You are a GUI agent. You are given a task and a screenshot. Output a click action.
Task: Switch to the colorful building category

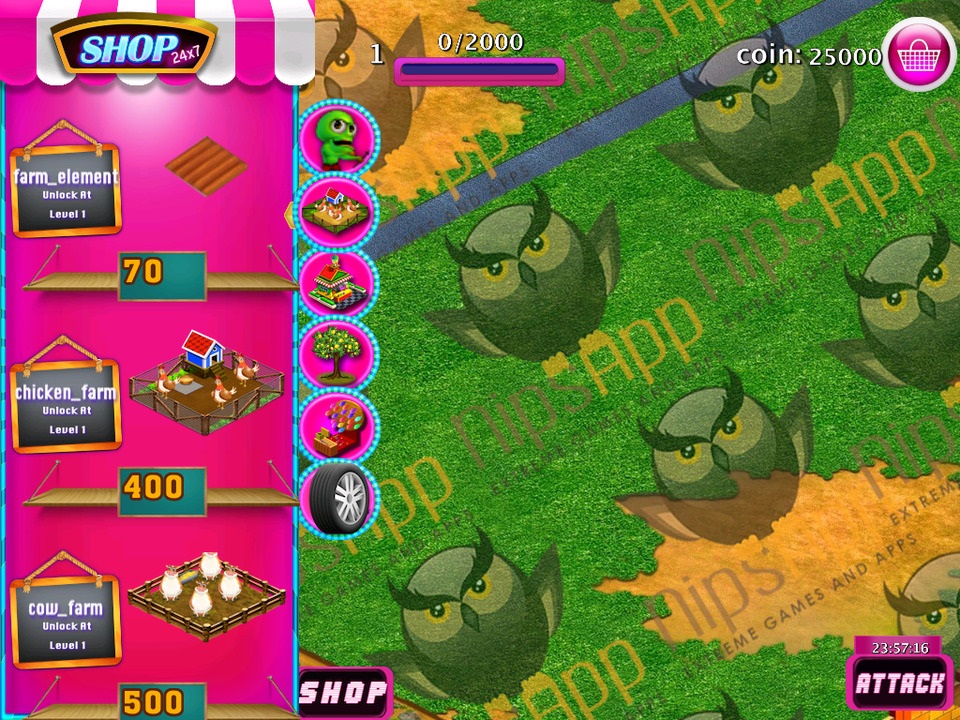pos(338,282)
